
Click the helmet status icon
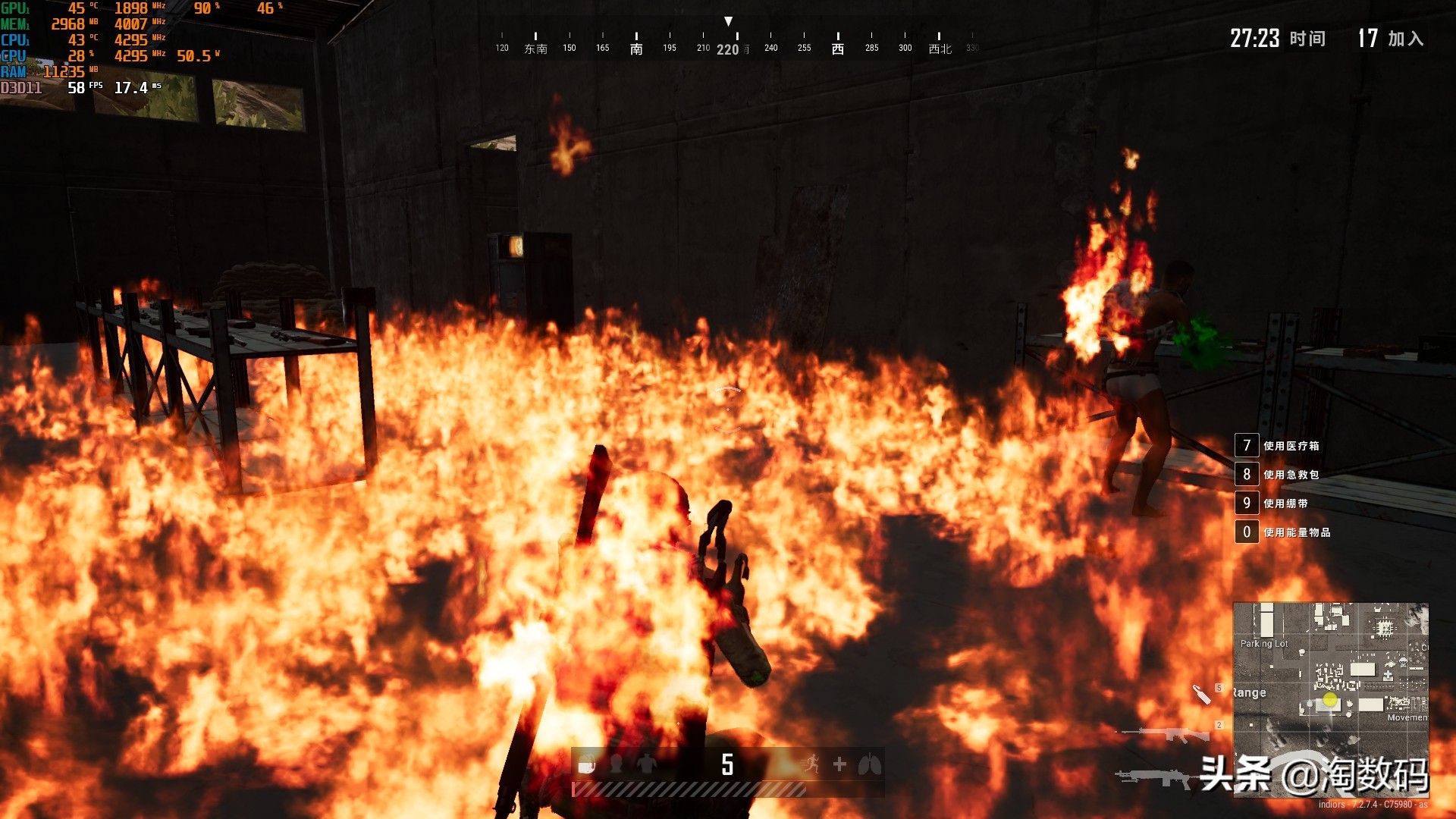(617, 764)
